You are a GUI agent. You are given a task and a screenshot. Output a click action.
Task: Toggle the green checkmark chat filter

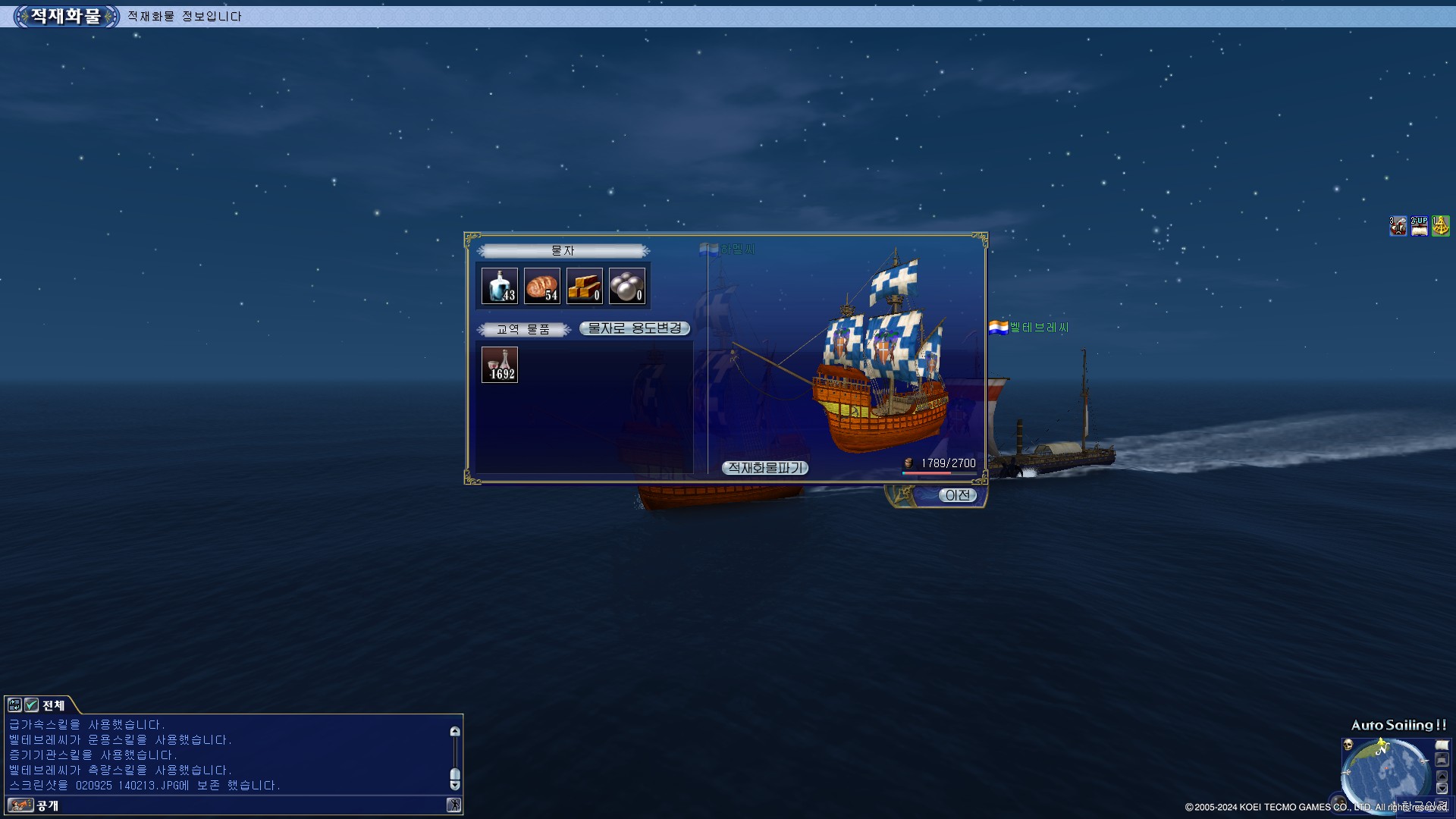(31, 705)
